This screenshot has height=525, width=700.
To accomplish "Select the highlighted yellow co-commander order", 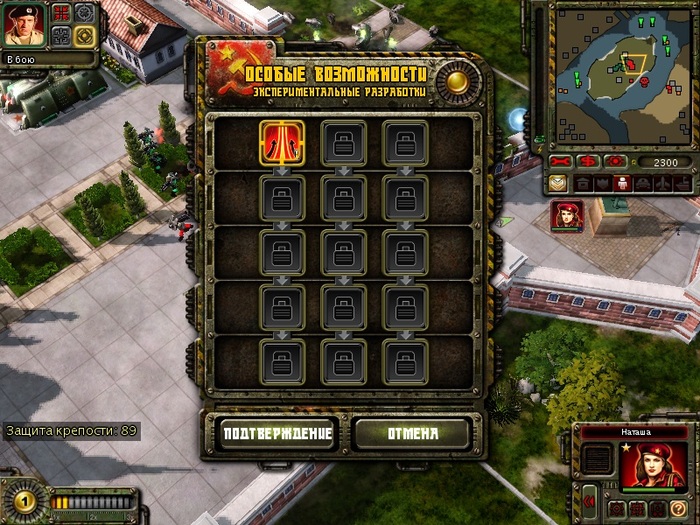I will [84, 36].
